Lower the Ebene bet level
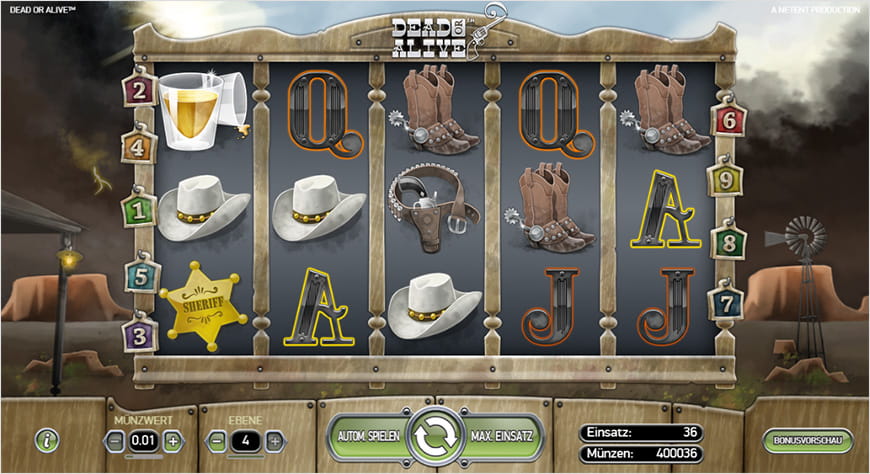This screenshot has height=474, width=870. coord(217,440)
